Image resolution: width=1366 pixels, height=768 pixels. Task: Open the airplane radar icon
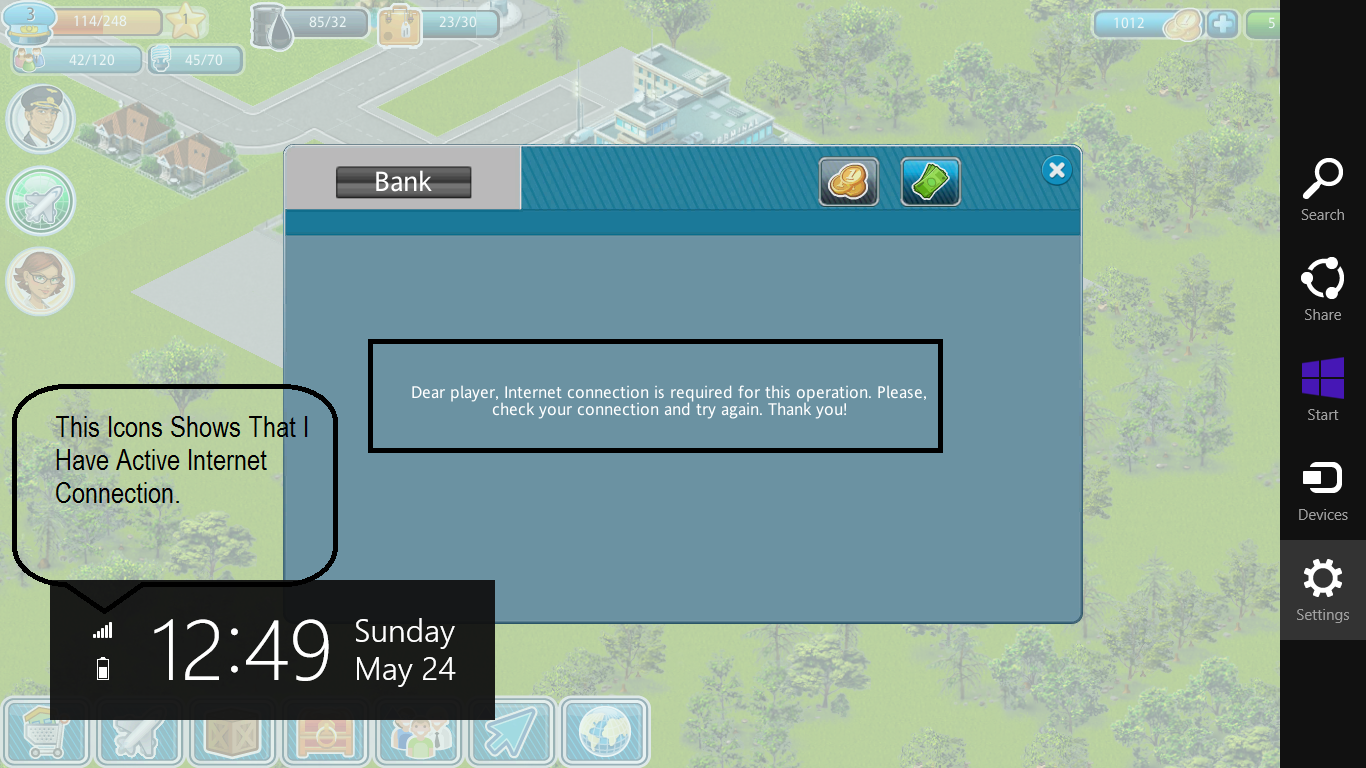[40, 201]
